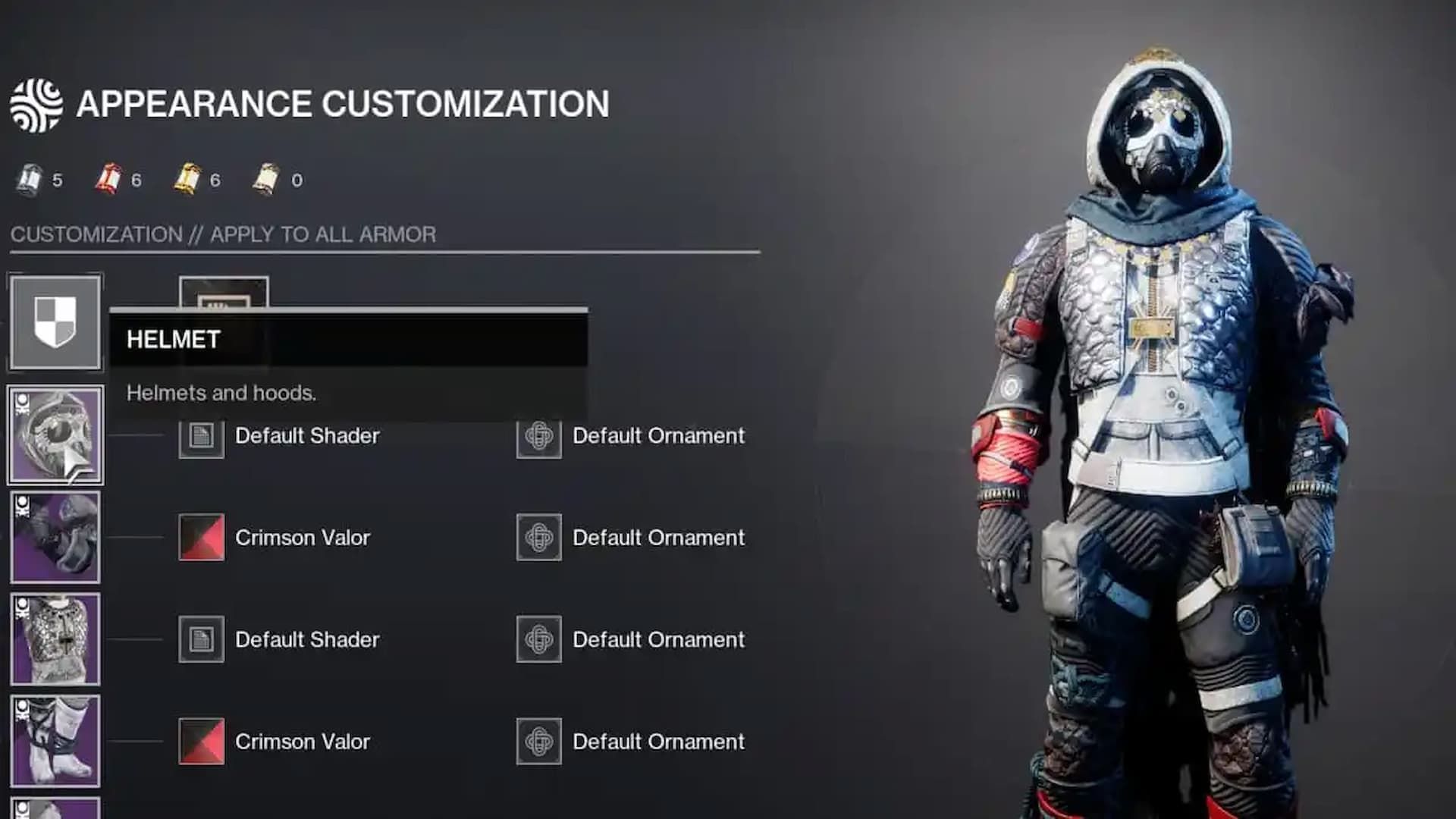Viewport: 1456px width, 819px height.
Task: Click the Appearance Customization logo icon
Action: [36, 102]
